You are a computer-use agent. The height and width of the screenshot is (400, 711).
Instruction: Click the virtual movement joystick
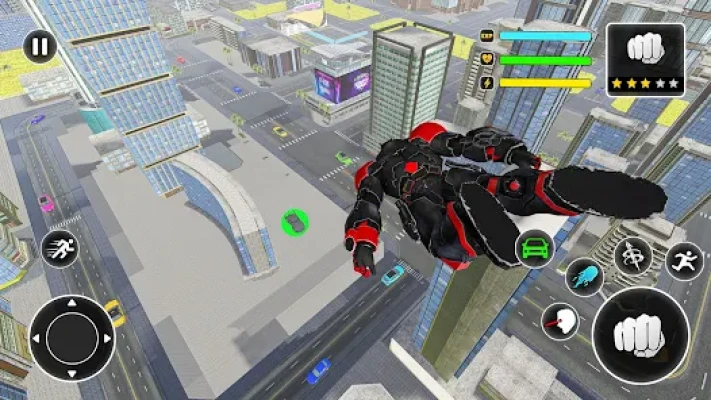pyautogui.click(x=72, y=337)
